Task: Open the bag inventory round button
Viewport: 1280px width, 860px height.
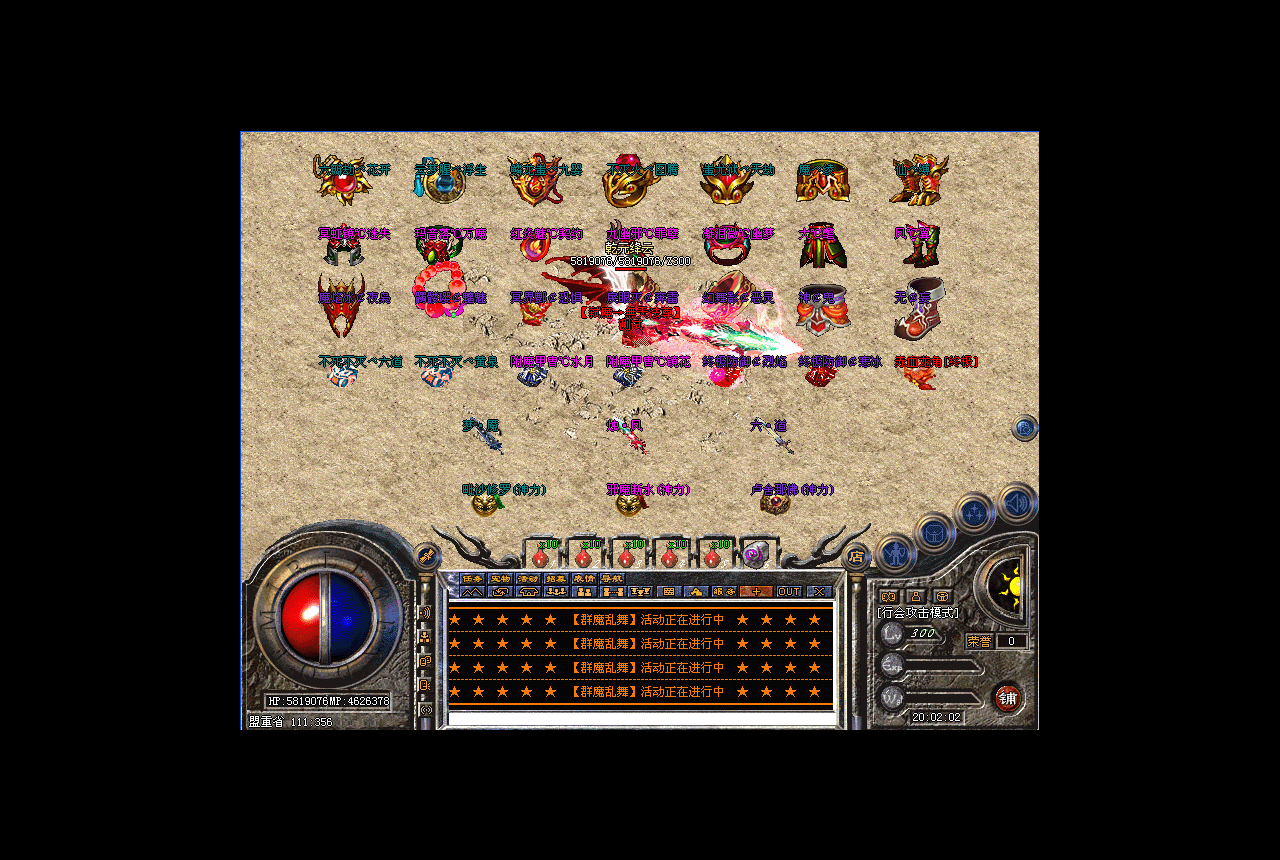Action: [x=935, y=533]
